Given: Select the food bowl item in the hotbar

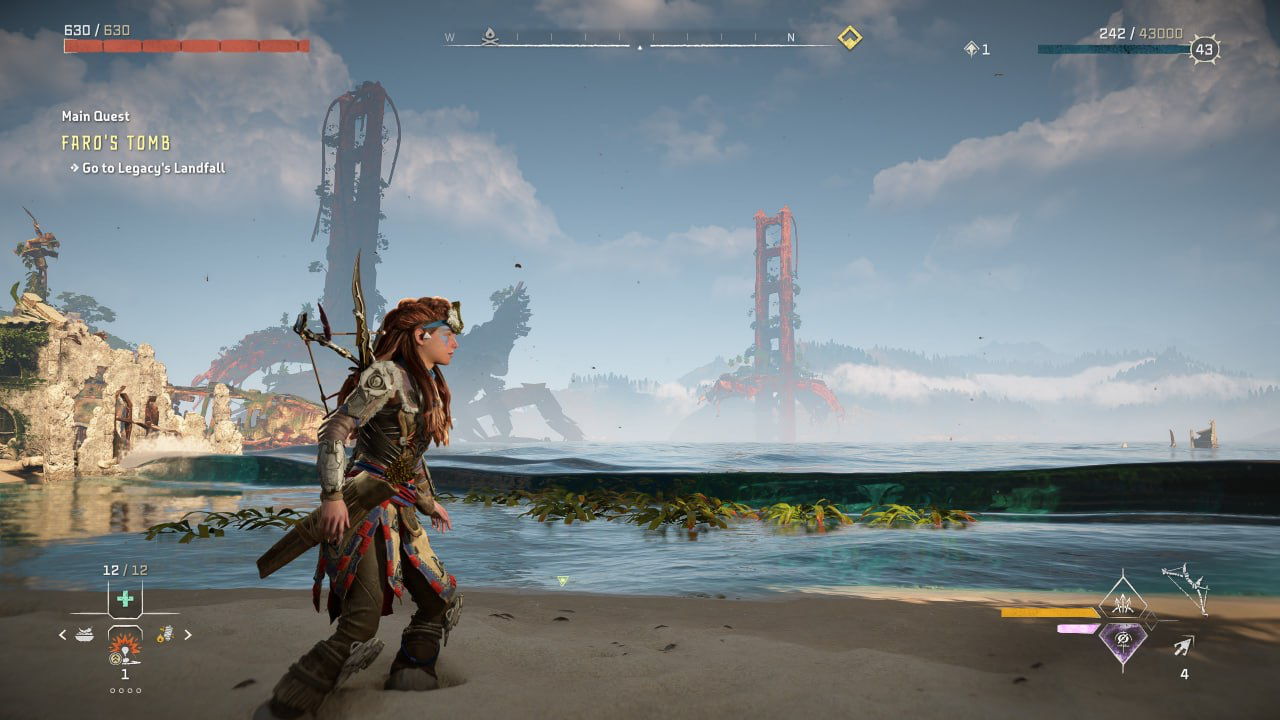Looking at the screenshot, I should point(84,634).
